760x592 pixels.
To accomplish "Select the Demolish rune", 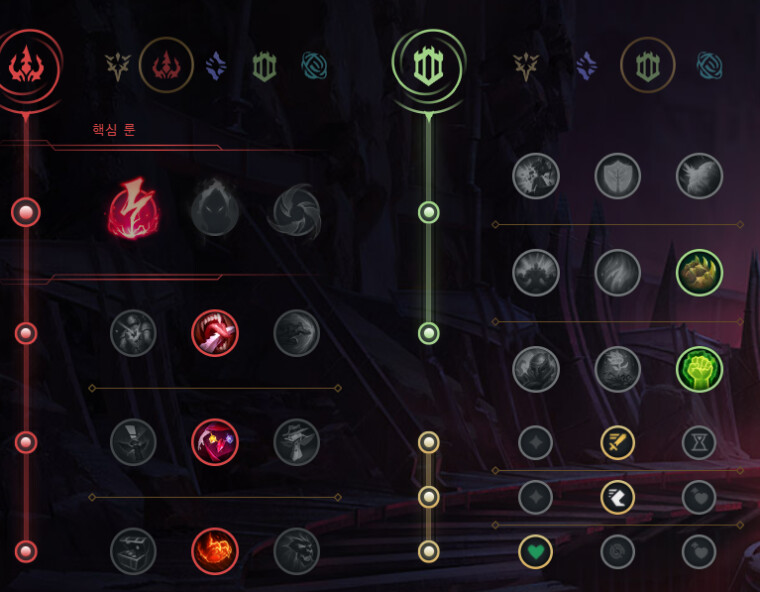I will [536, 176].
